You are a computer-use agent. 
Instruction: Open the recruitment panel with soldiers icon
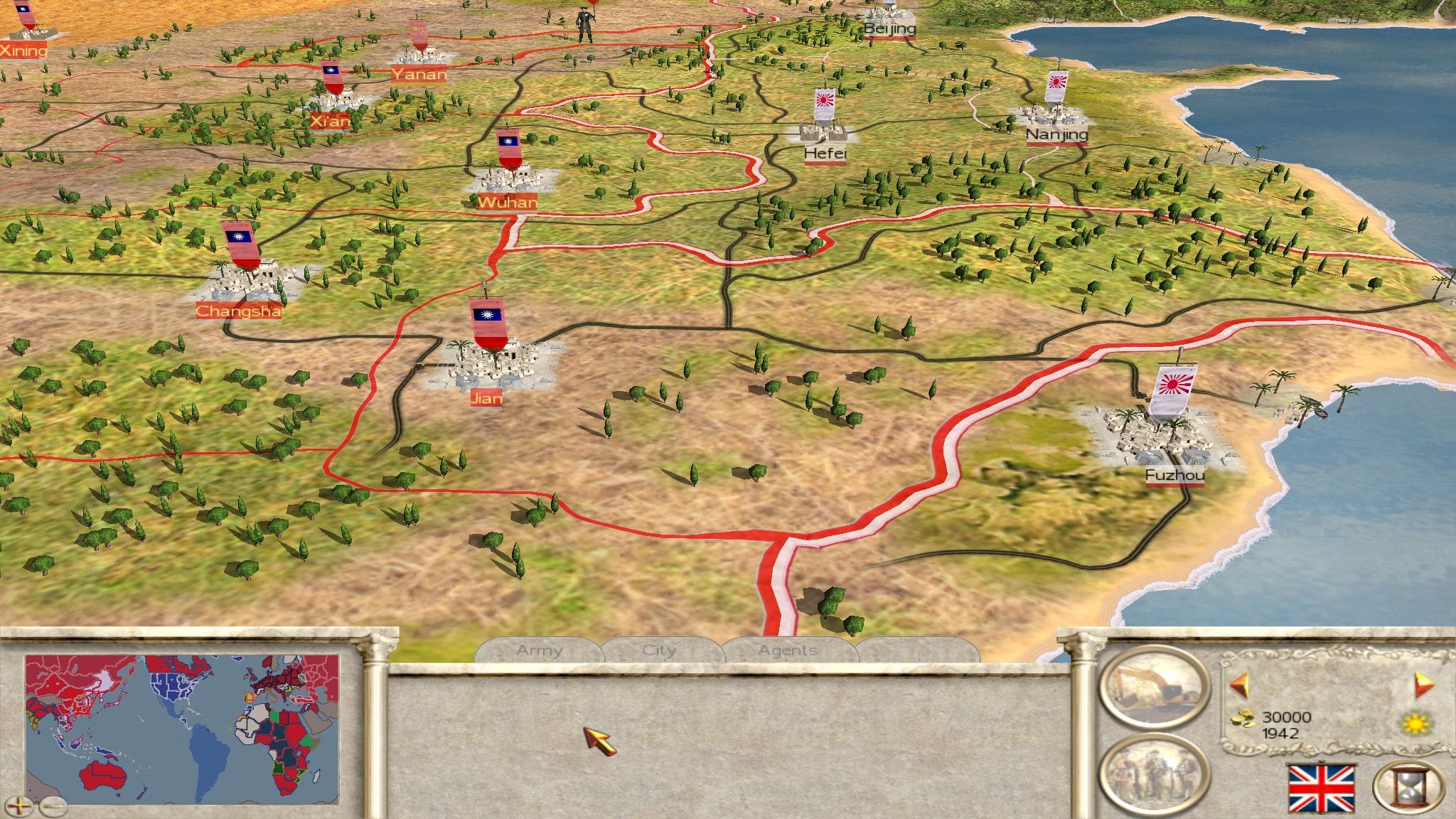[1153, 775]
